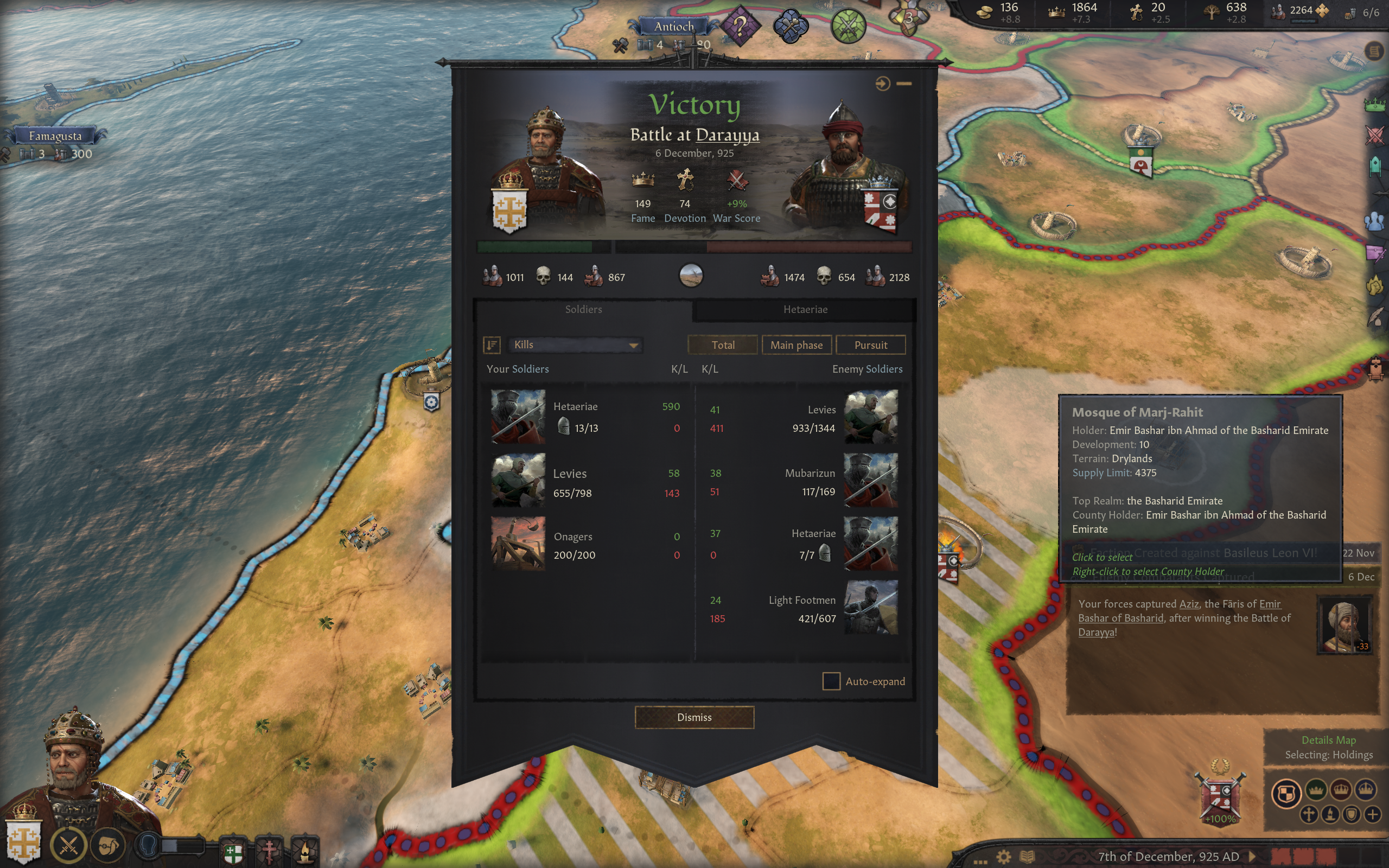Minimize the battle result window
This screenshot has height=868, width=1389.
click(x=904, y=84)
